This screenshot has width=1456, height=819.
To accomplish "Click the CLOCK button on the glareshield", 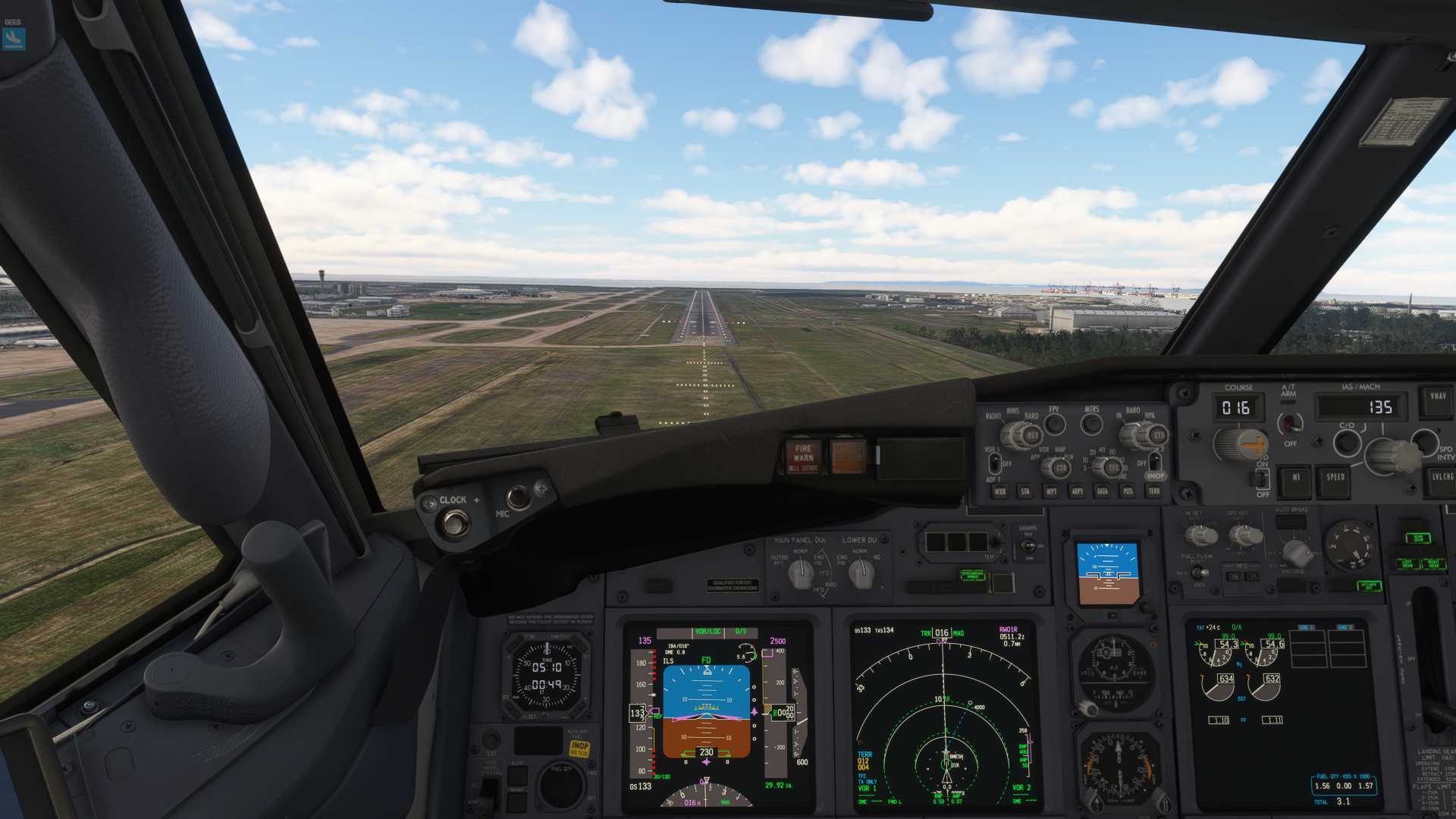I will coord(456,522).
